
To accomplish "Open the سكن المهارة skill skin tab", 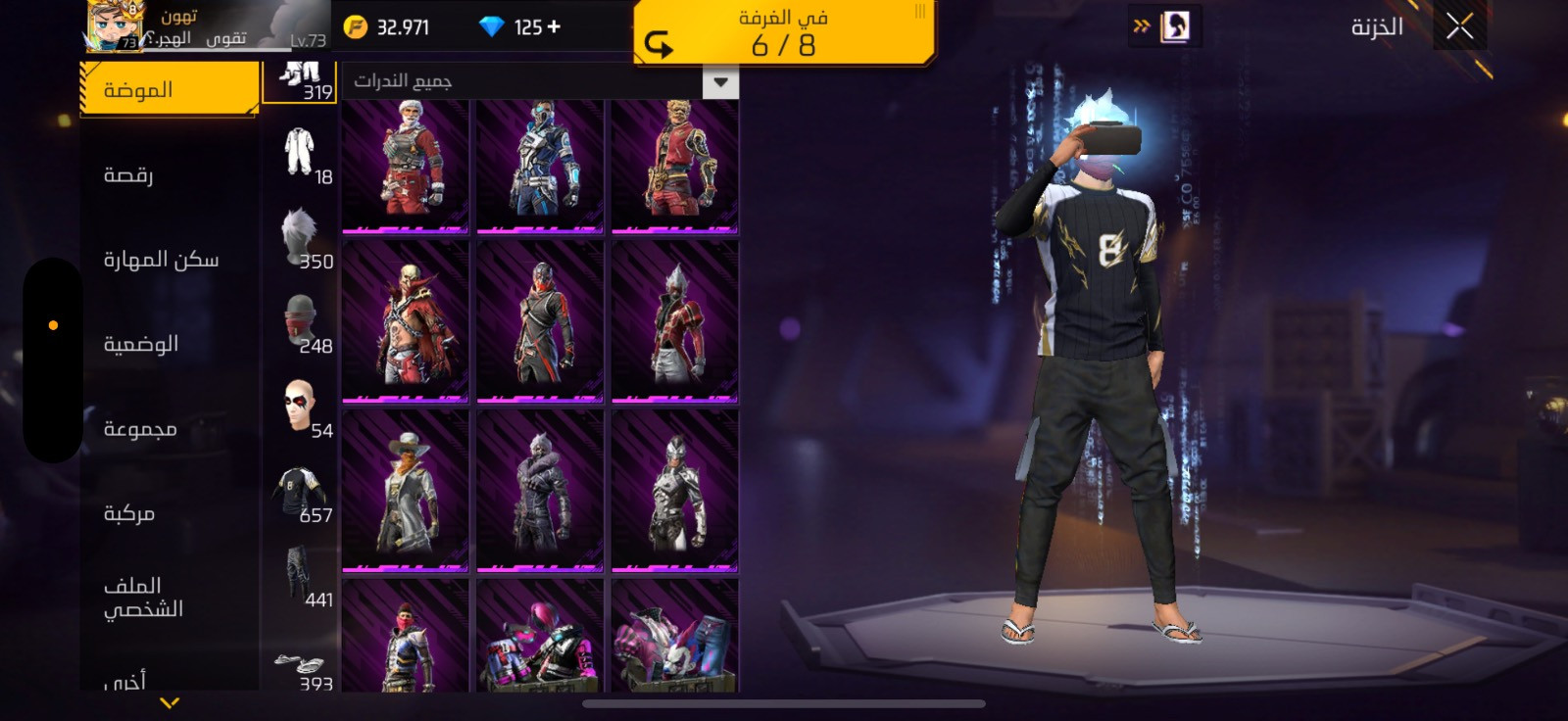I will (161, 260).
